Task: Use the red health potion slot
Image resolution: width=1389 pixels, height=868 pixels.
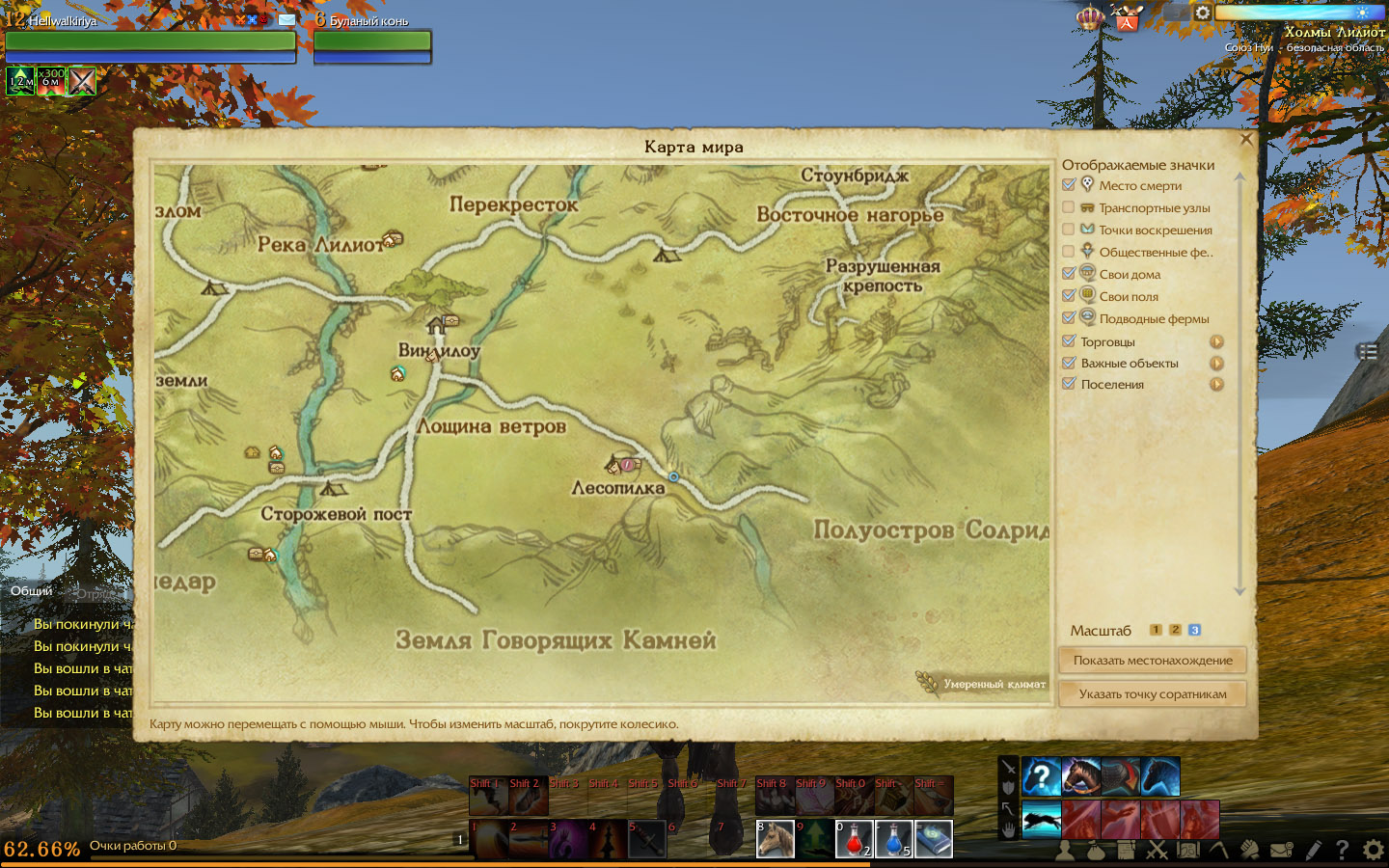Action: point(854,839)
